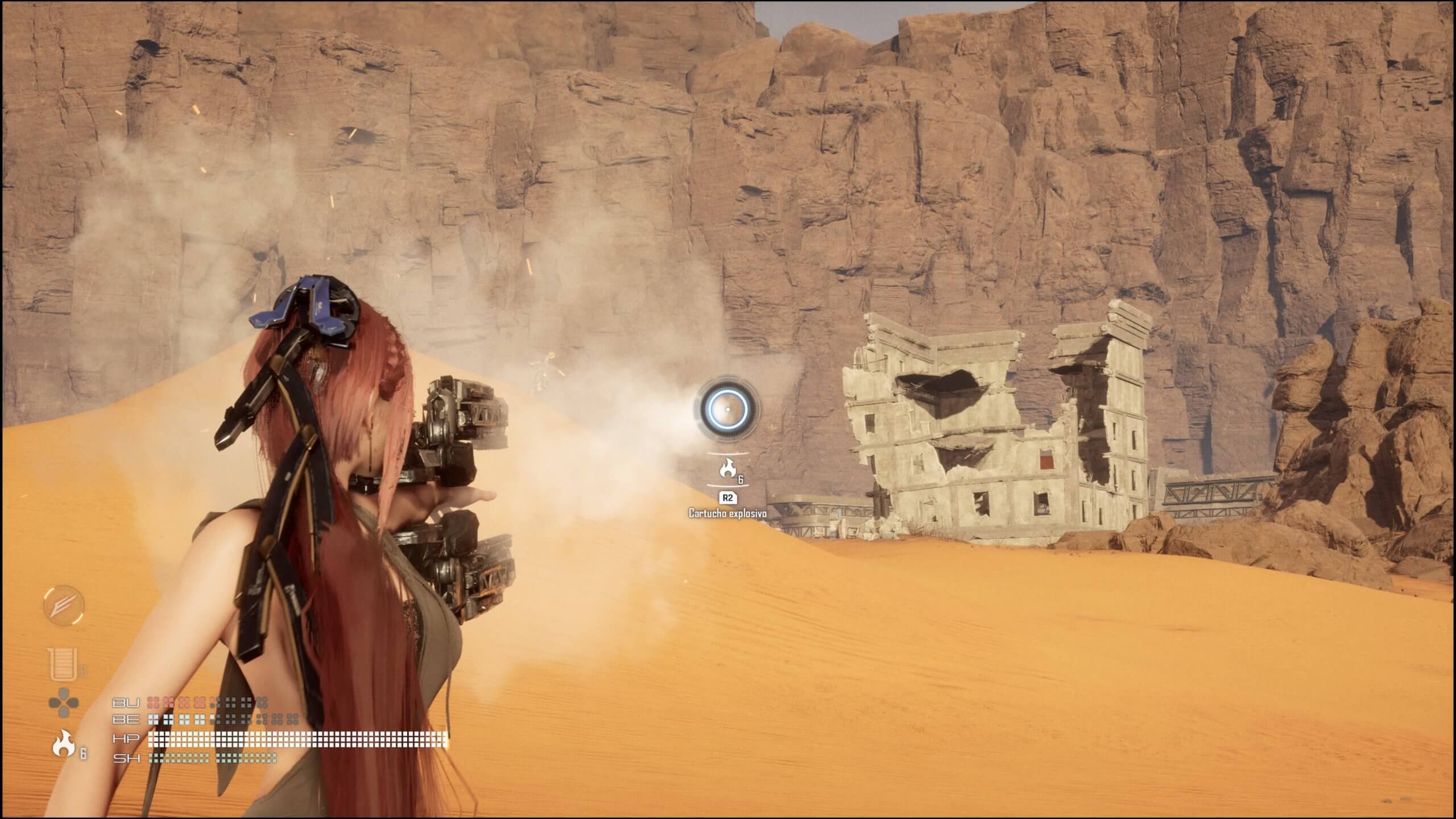Viewport: 1456px width, 819px height.
Task: Activate the circular claw-slash skill icon
Action: pyautogui.click(x=64, y=606)
